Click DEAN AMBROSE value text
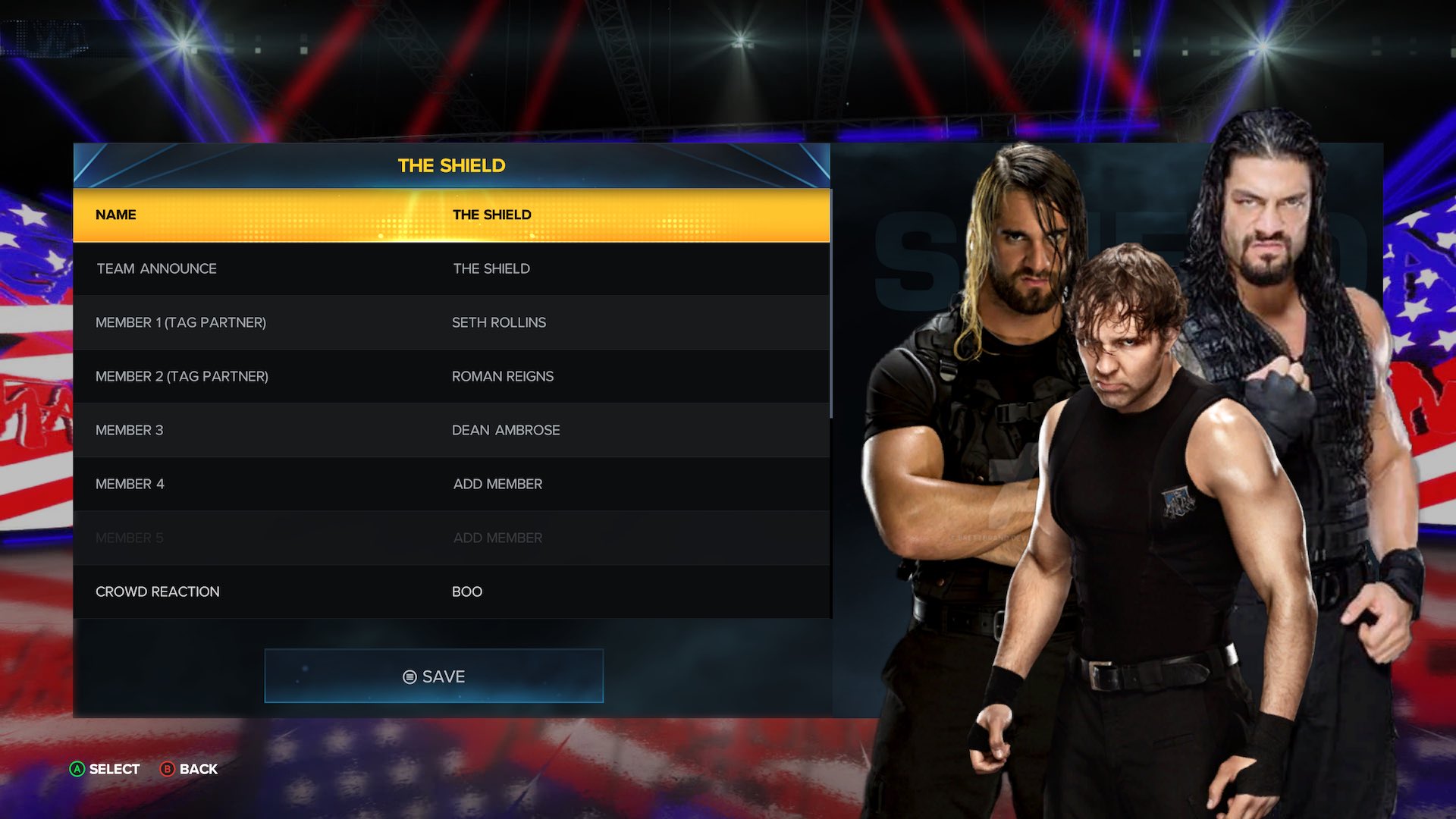 tap(506, 430)
